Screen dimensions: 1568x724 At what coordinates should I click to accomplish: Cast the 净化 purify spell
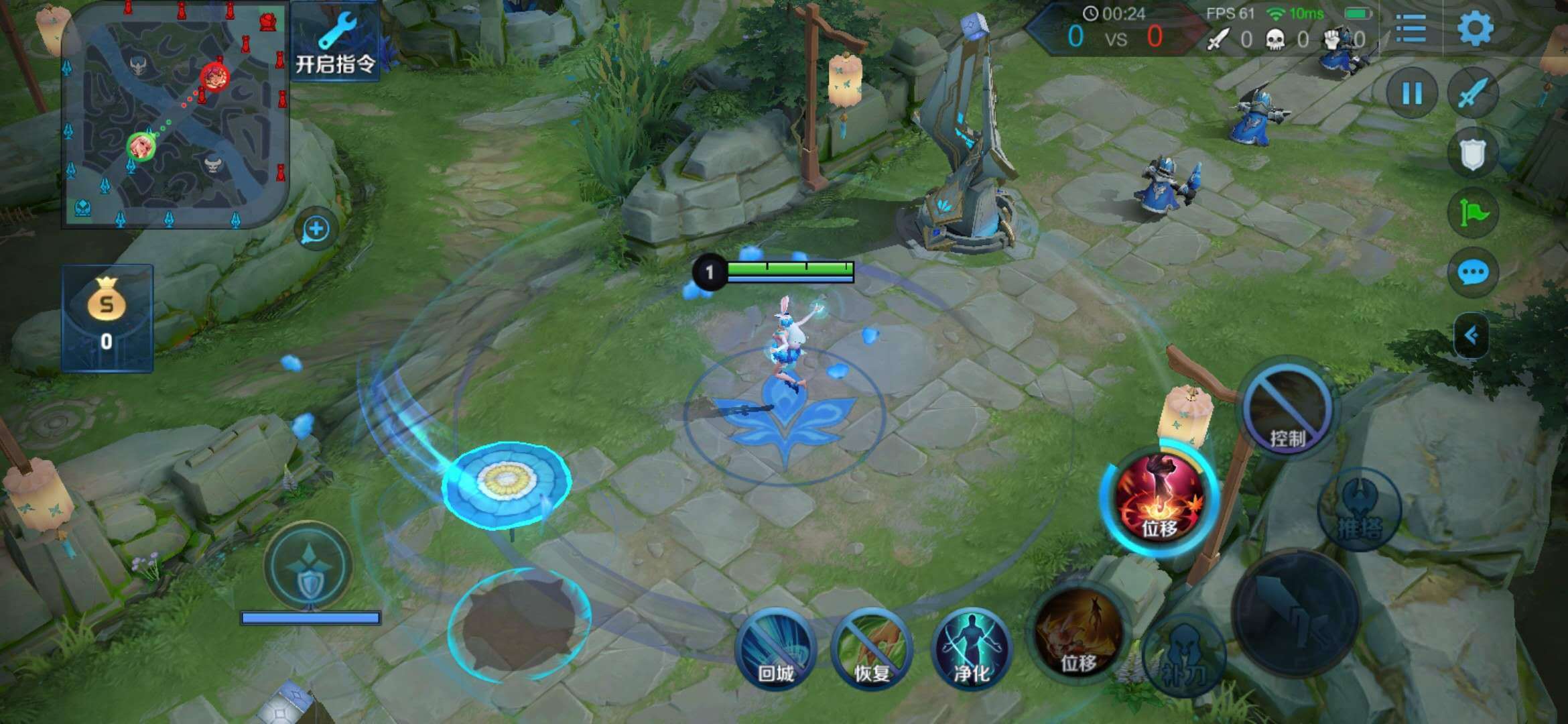(971, 648)
